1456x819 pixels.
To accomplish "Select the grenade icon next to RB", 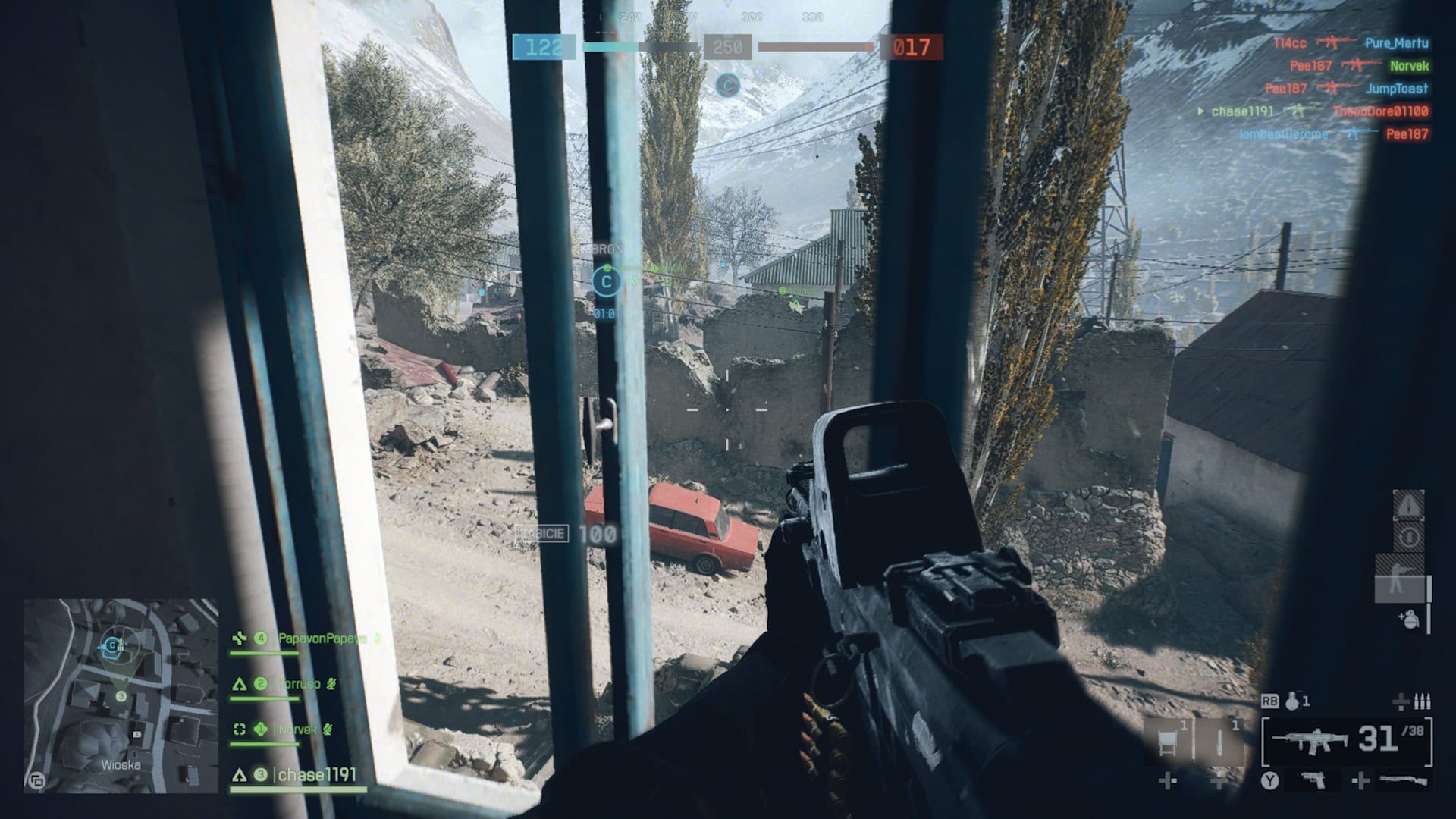I will click(1293, 701).
